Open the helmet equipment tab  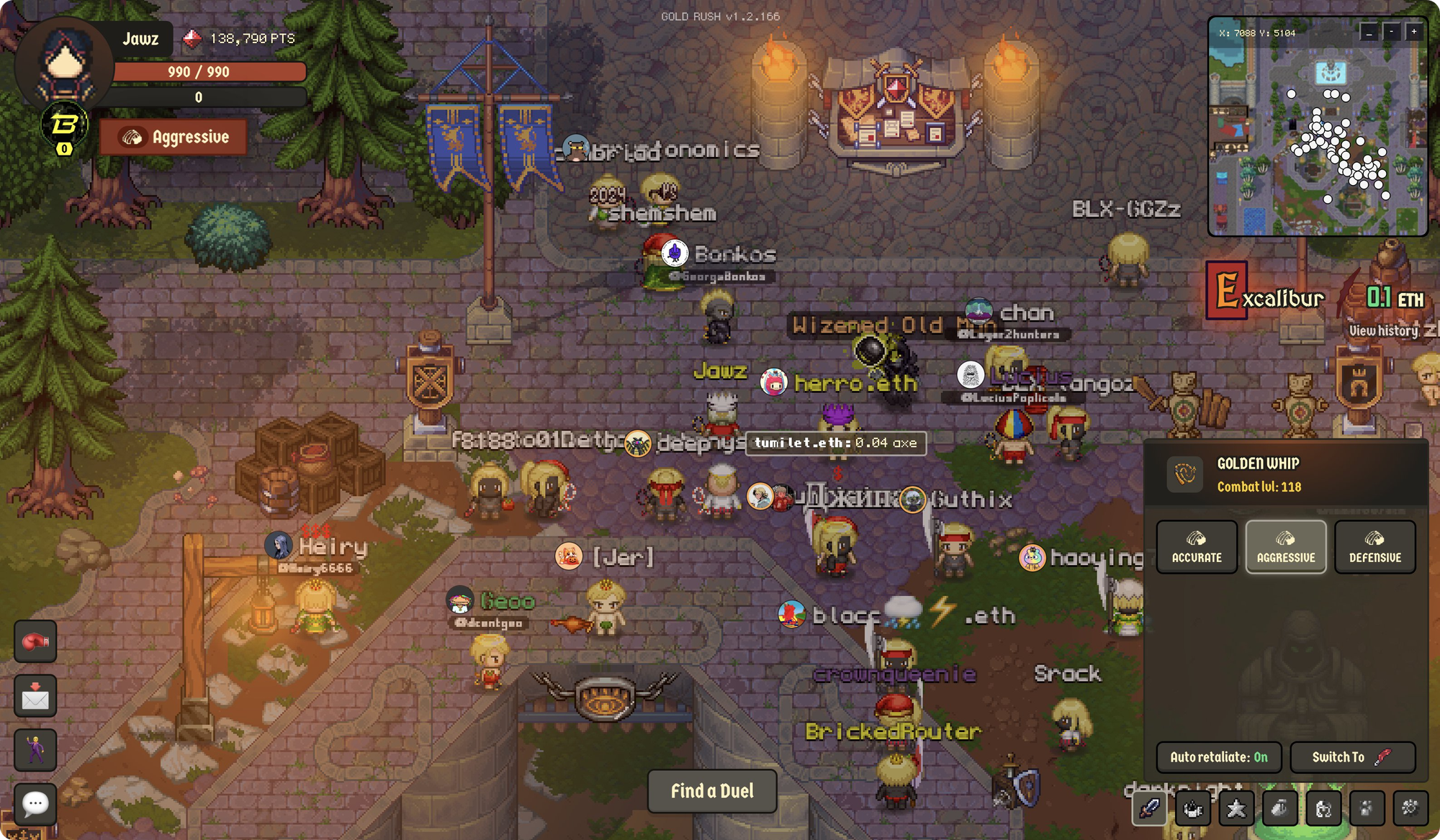click(x=1323, y=808)
